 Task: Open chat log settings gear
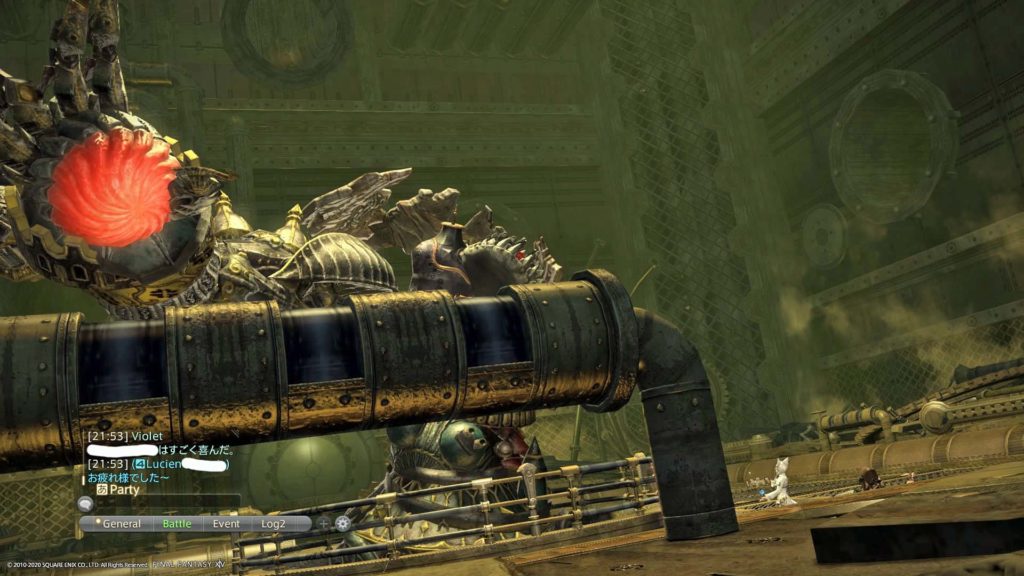(x=343, y=523)
